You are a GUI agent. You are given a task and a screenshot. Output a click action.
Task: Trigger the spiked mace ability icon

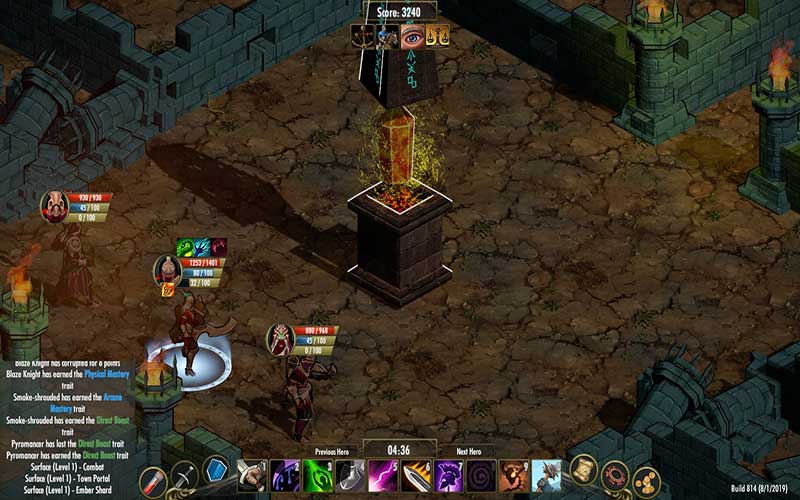[x=547, y=475]
